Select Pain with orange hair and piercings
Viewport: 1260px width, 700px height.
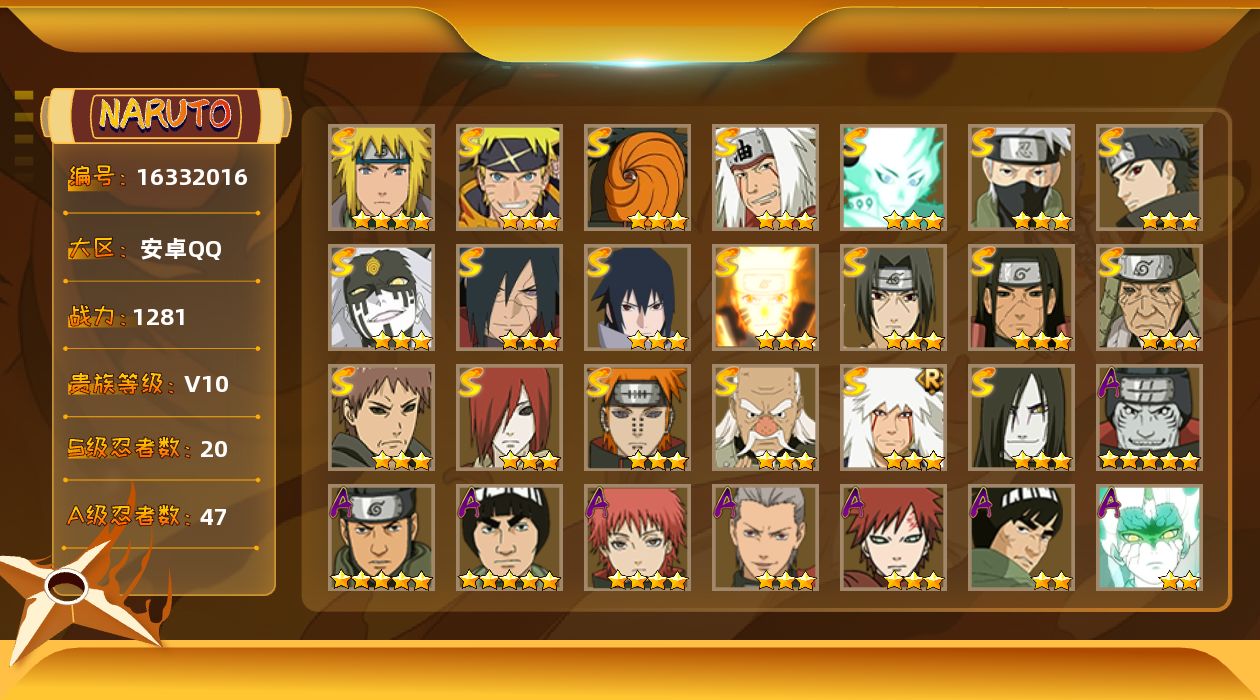click(637, 417)
